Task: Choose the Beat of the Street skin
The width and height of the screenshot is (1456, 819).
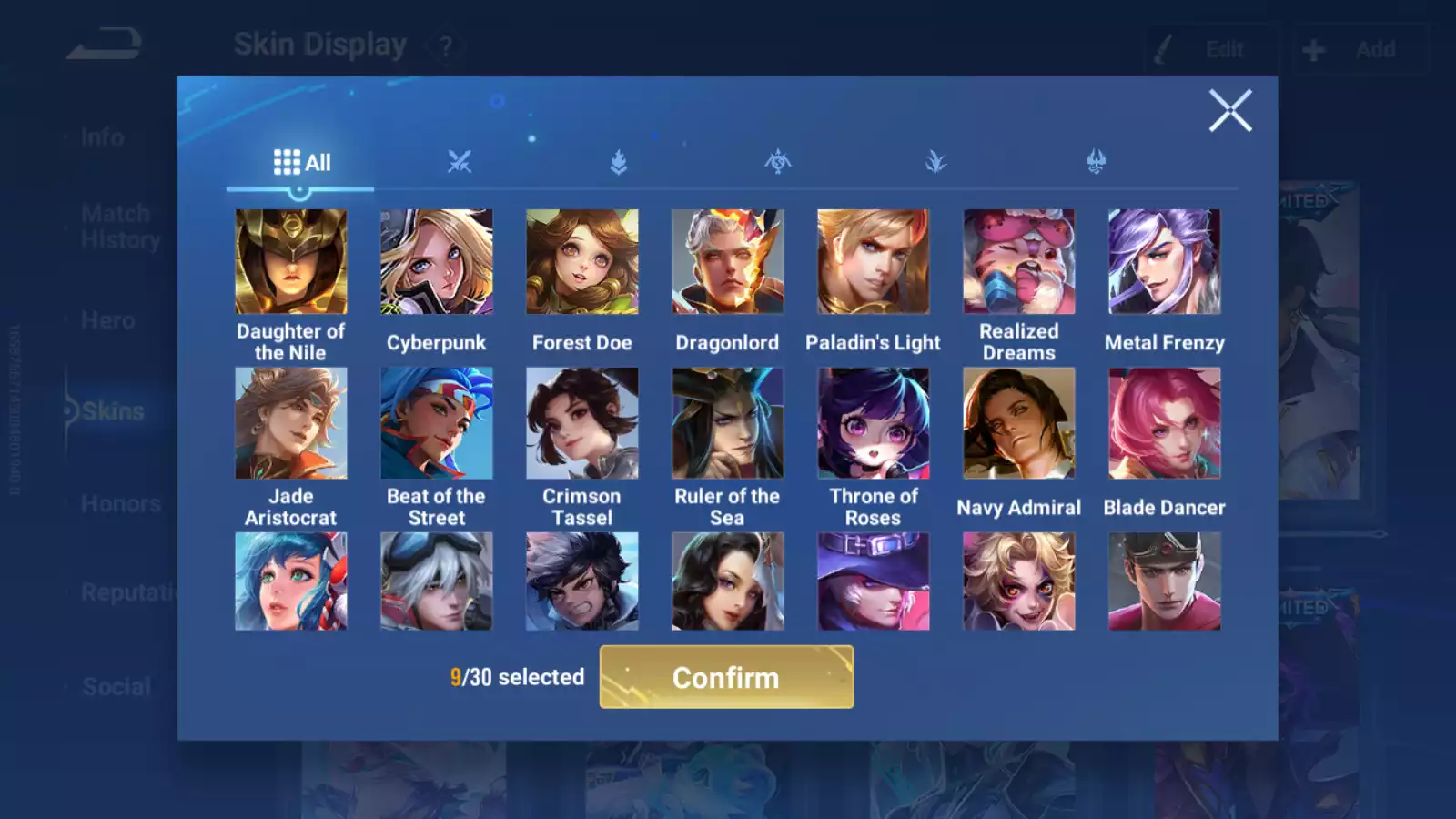Action: pos(437,423)
